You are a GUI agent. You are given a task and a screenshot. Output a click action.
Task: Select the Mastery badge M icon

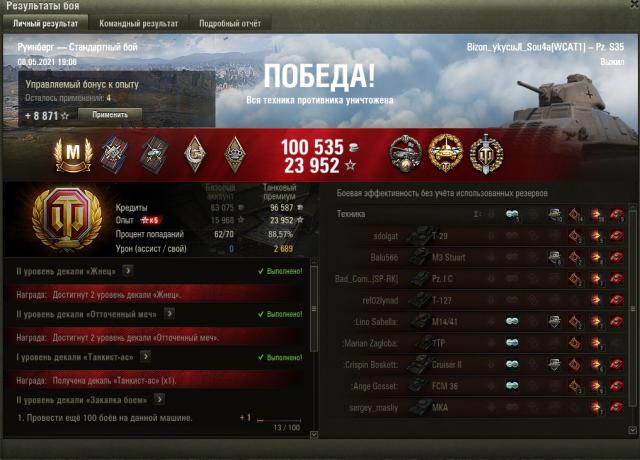[72, 152]
